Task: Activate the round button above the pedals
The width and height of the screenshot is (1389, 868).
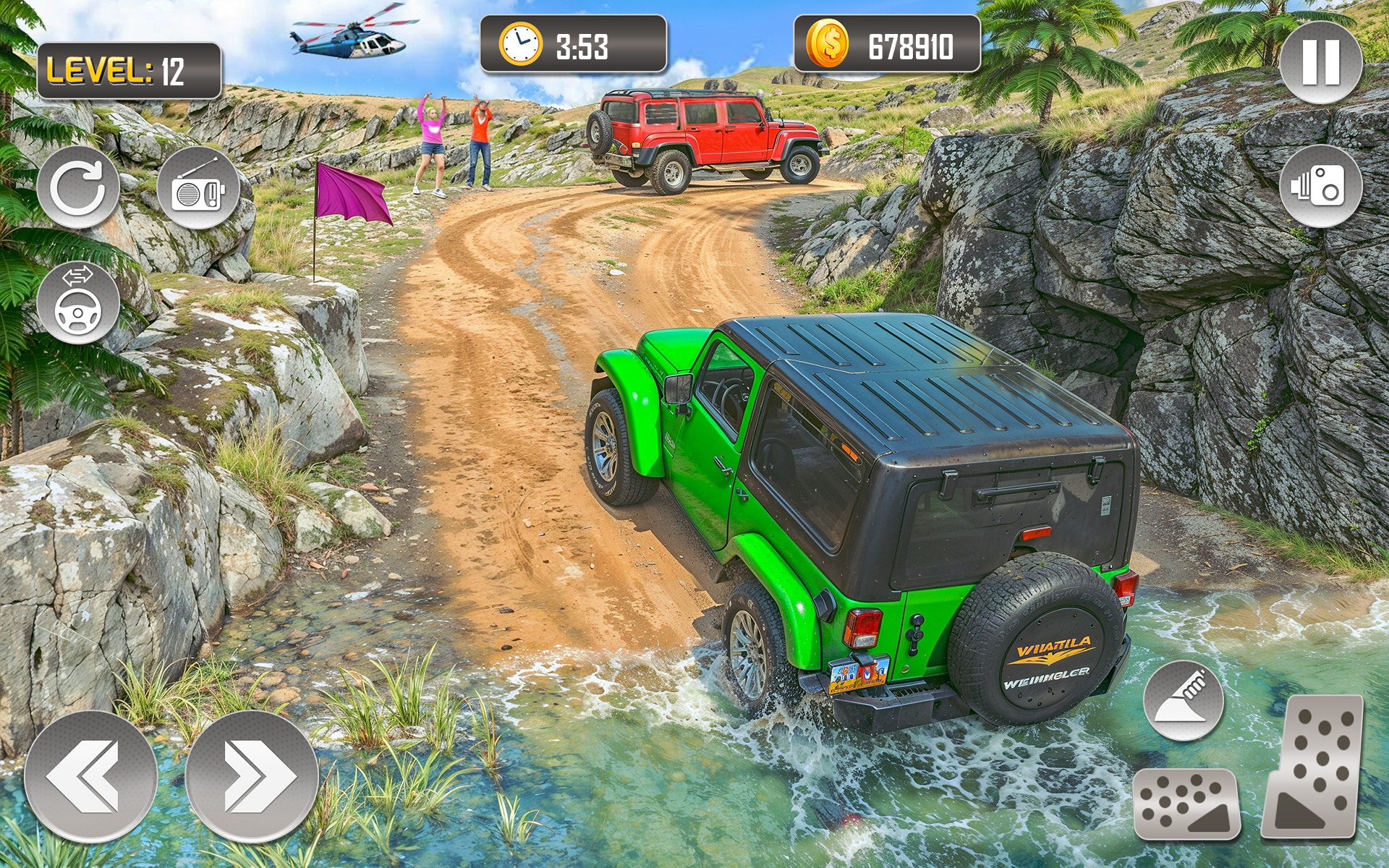Action: [1183, 700]
